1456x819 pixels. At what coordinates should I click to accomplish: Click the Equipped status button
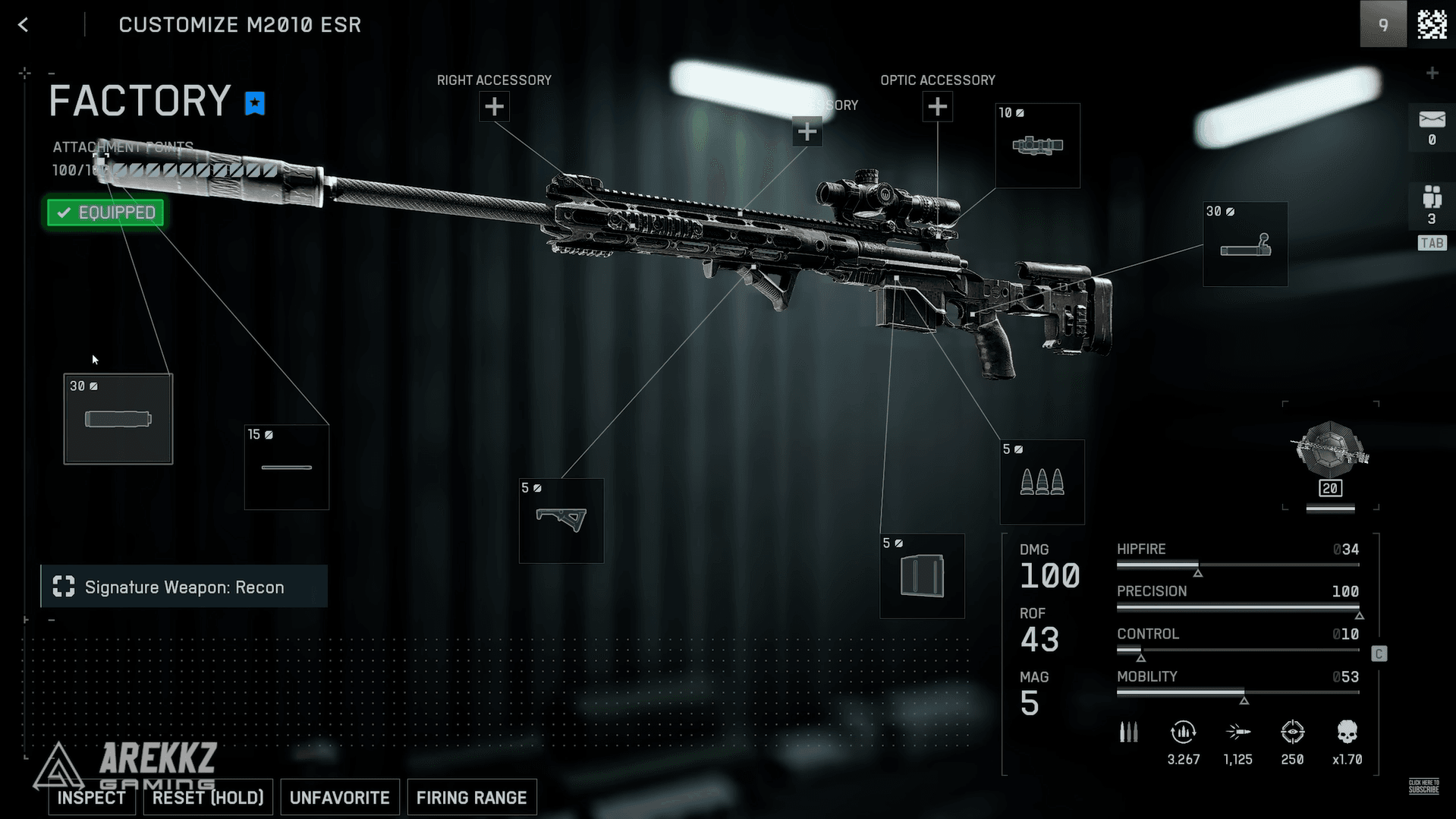click(x=105, y=213)
